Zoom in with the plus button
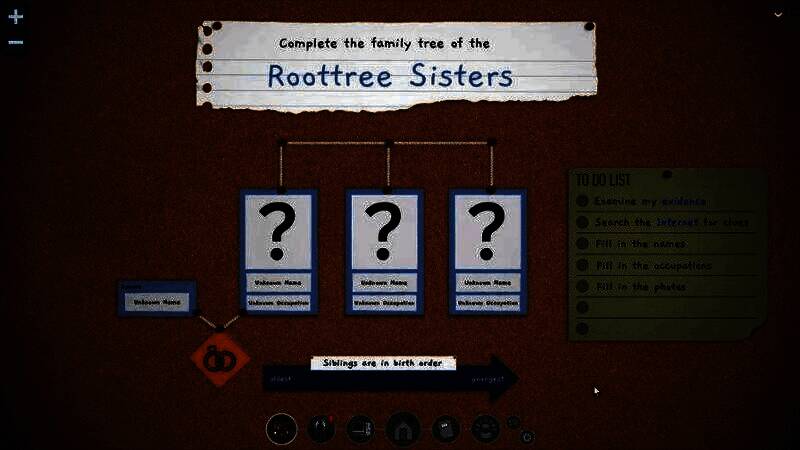 (15, 17)
